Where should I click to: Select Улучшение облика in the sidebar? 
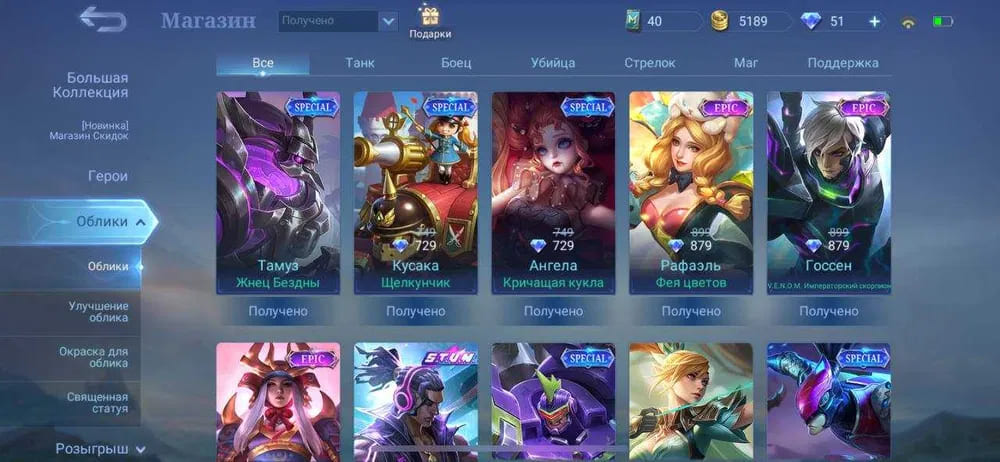point(98,311)
